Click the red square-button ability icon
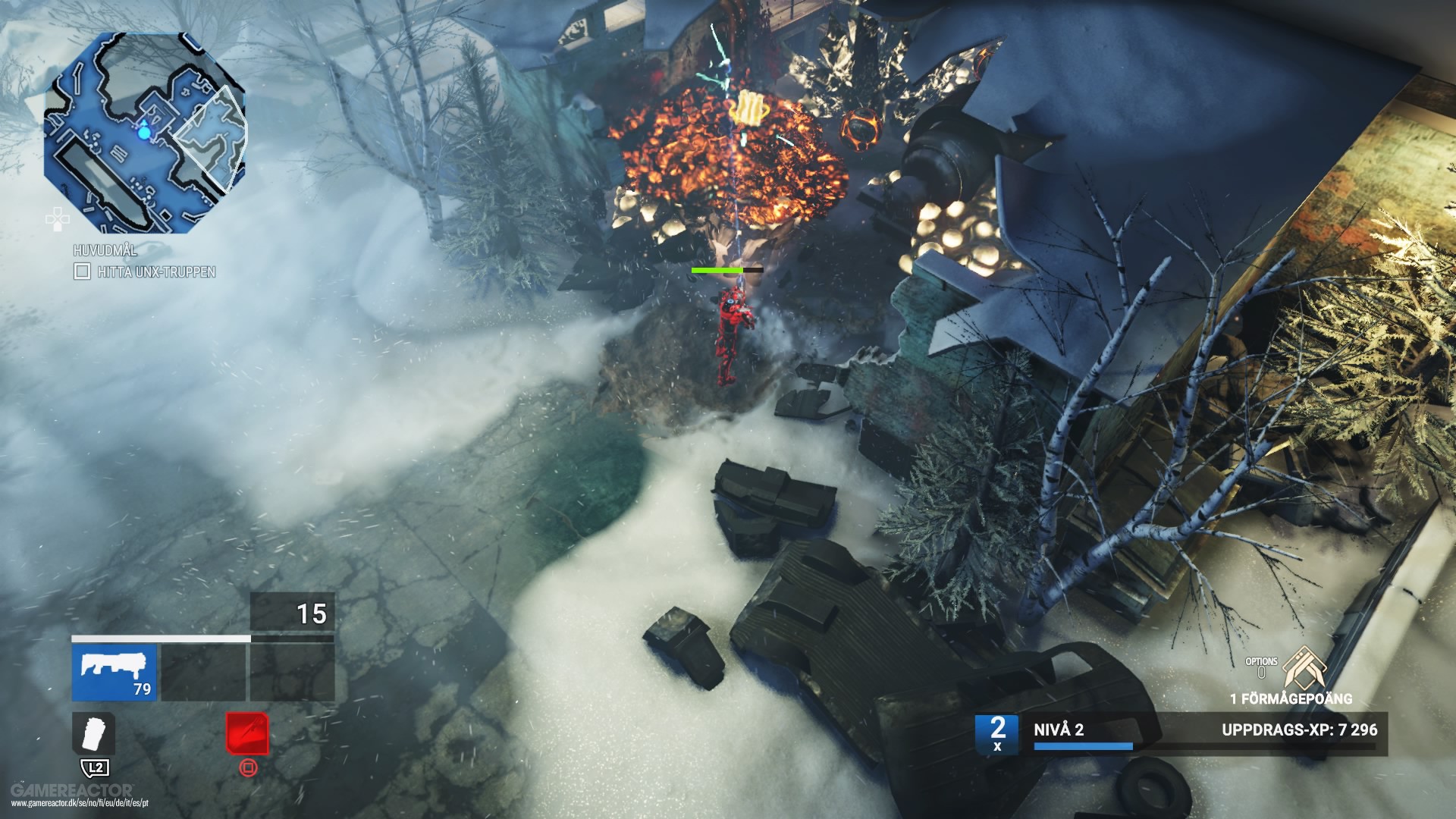This screenshot has width=1456, height=819. coord(247,733)
